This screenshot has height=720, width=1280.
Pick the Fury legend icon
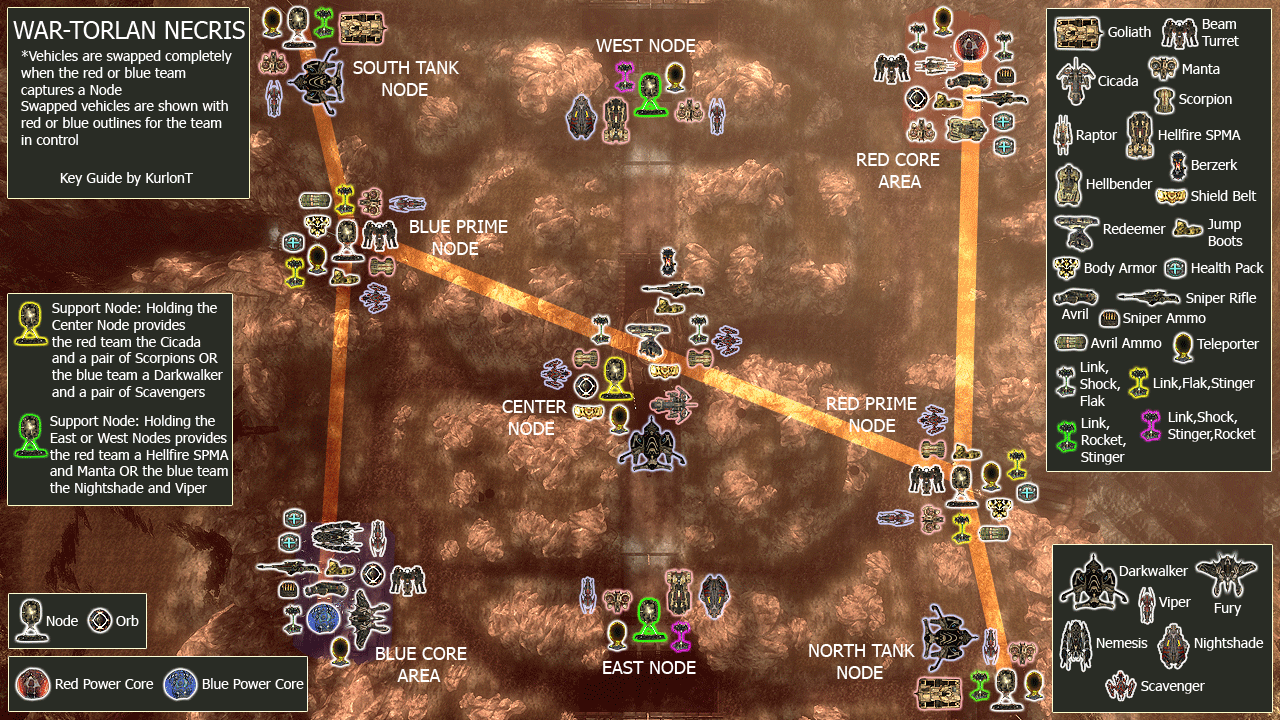coord(1226,577)
